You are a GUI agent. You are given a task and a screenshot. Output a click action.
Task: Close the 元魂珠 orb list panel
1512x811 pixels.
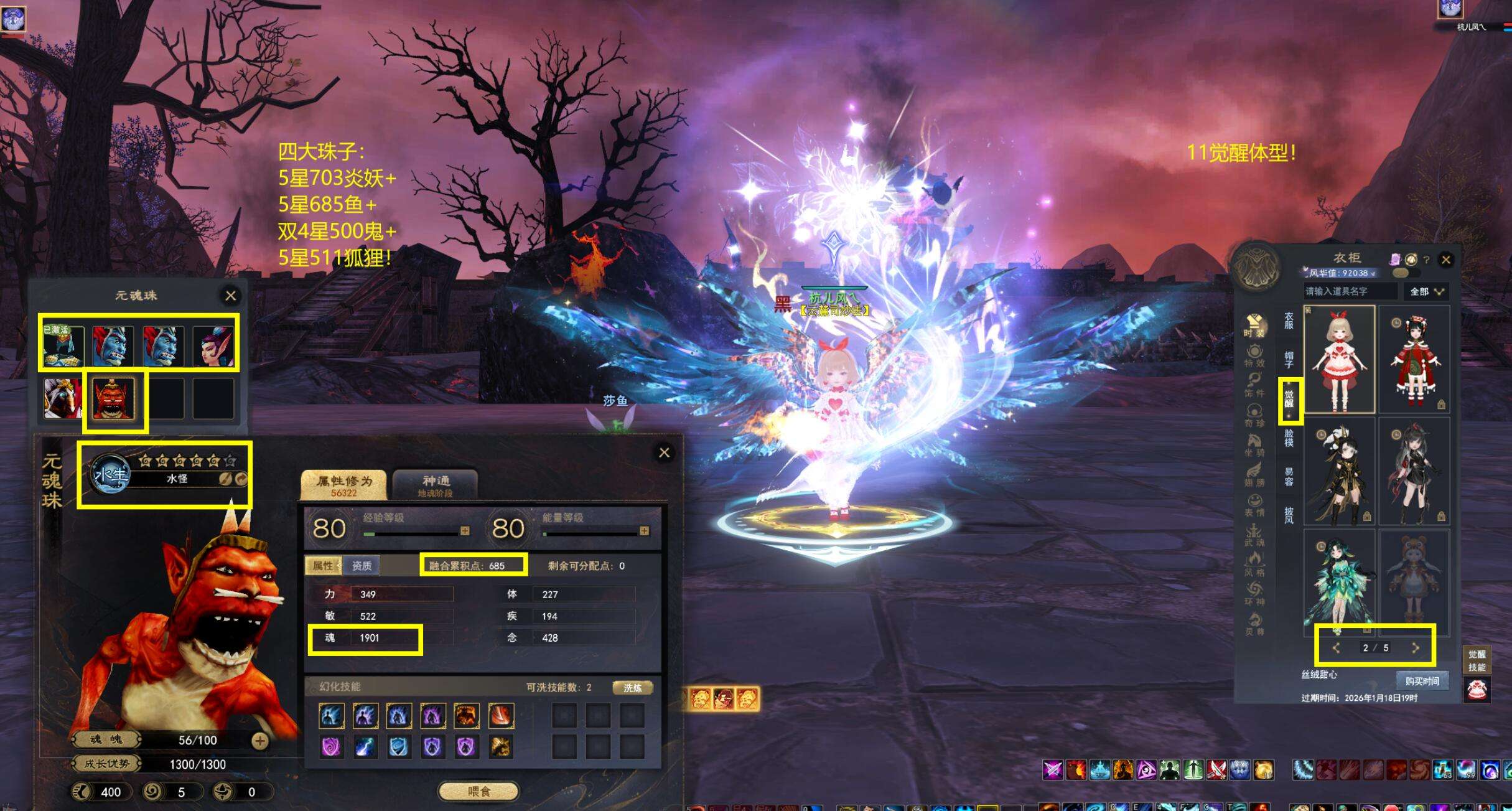(230, 296)
